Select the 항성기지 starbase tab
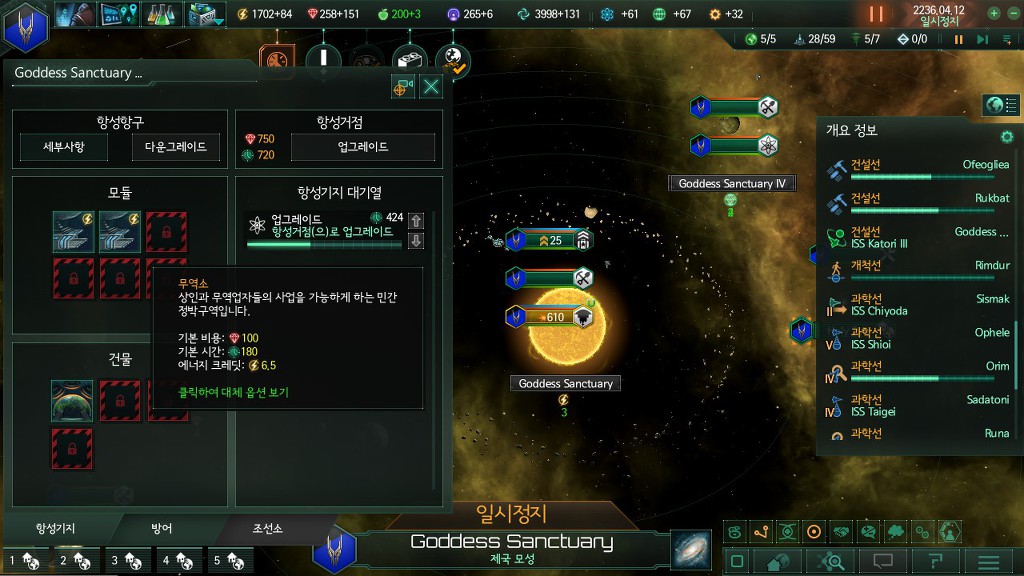The width and height of the screenshot is (1024, 576). (55, 528)
